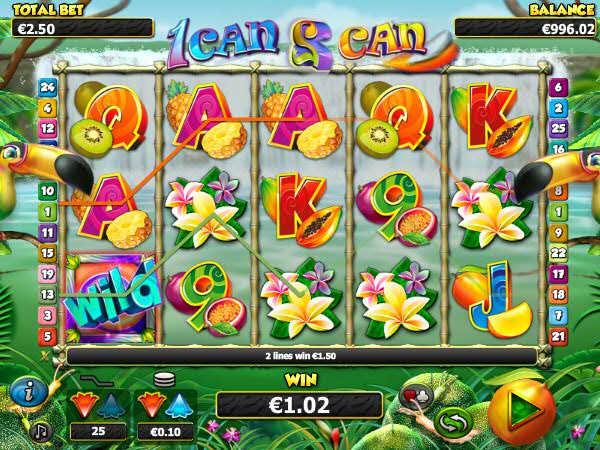The image size is (600, 450).
Task: Select payline number 19 marker
Action: coord(46,273)
